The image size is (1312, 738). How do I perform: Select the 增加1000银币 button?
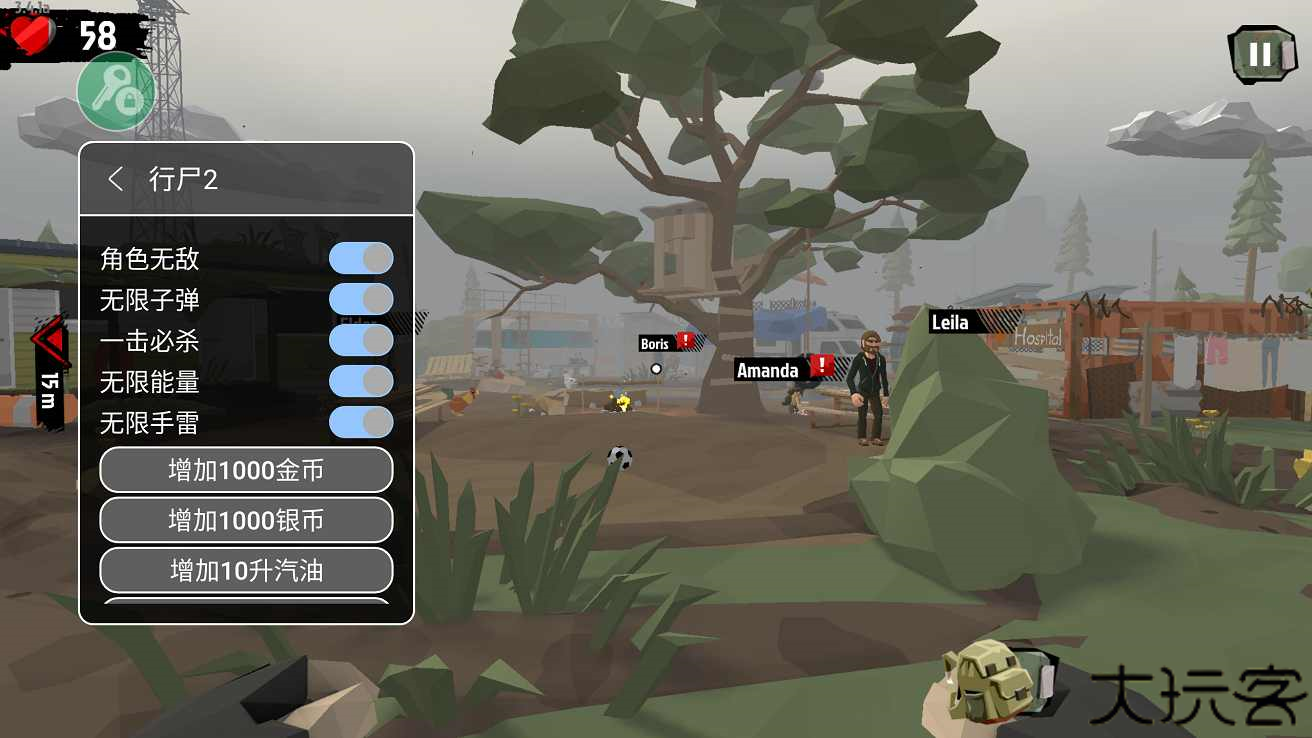246,520
